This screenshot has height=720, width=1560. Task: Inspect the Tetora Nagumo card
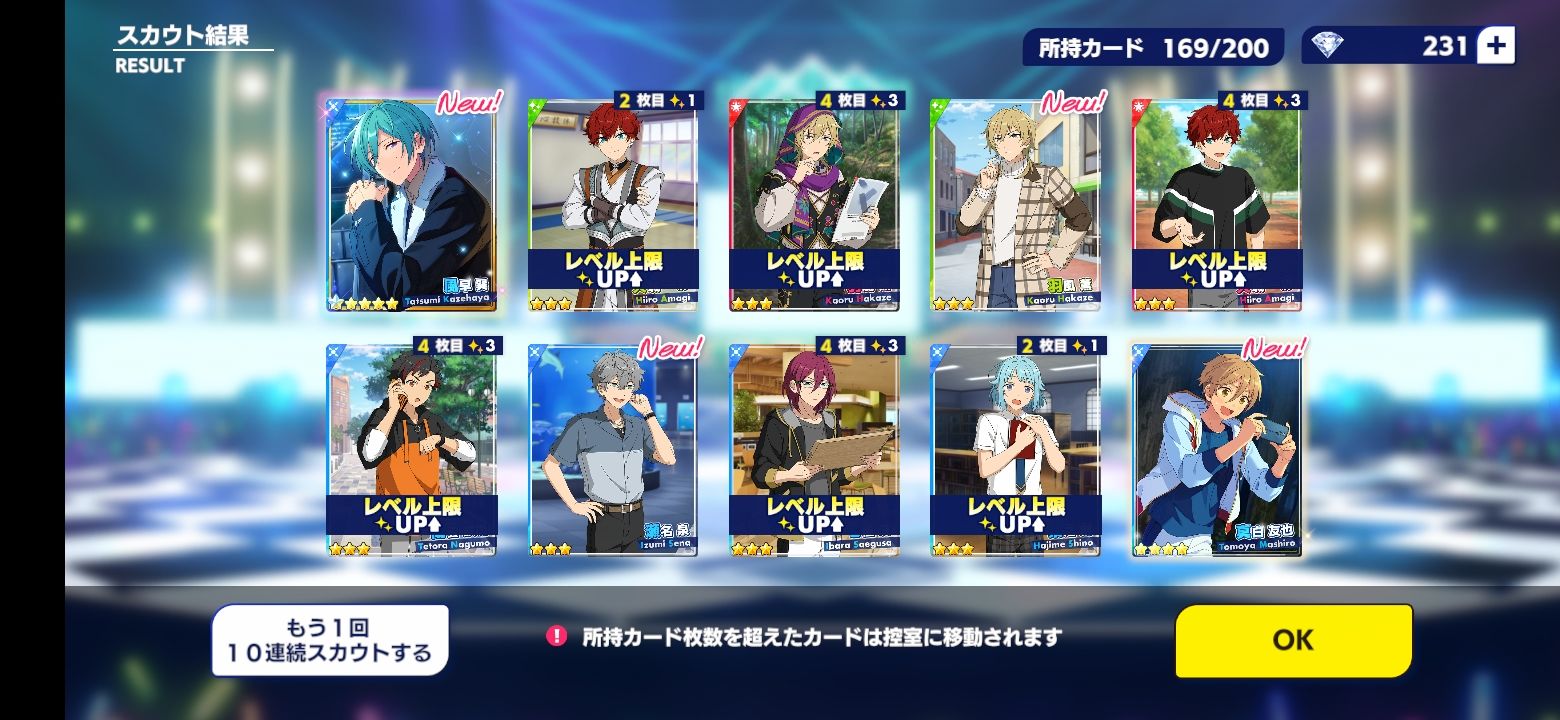412,449
